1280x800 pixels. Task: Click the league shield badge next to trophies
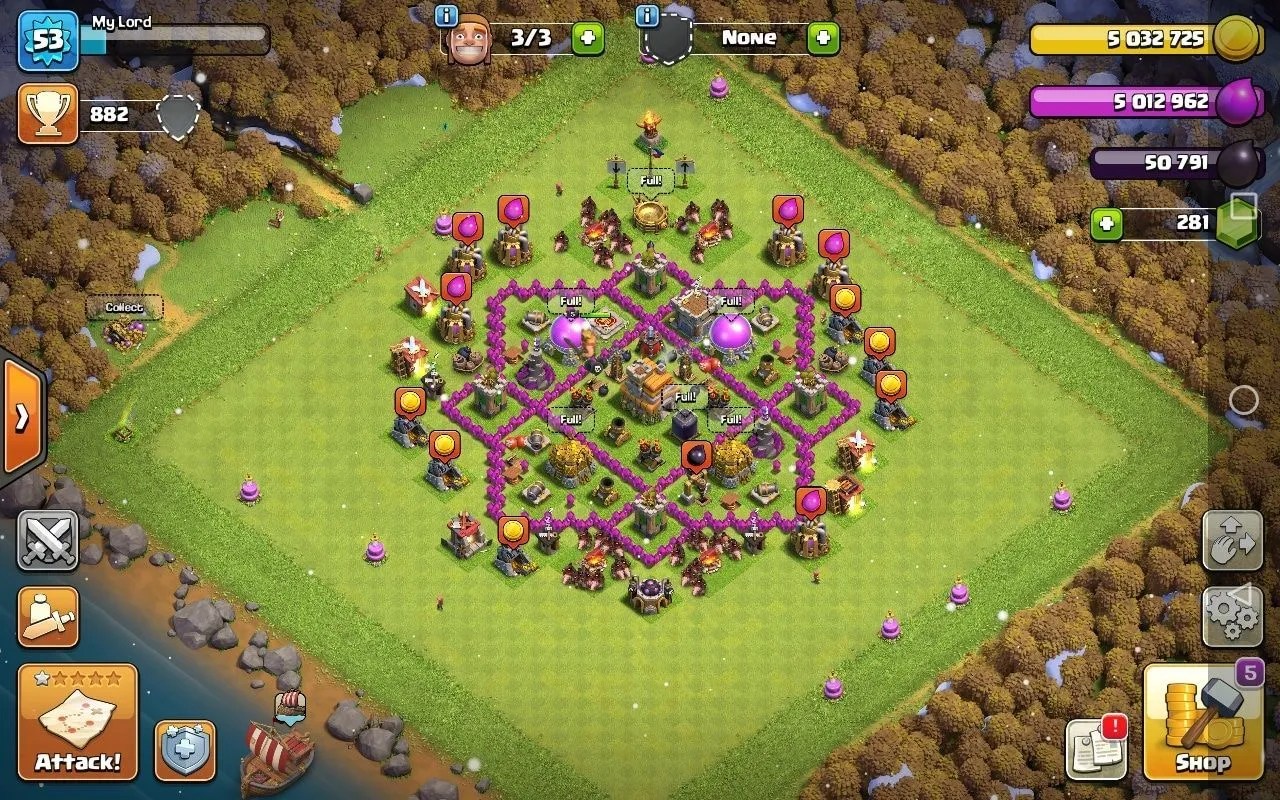coord(178,117)
